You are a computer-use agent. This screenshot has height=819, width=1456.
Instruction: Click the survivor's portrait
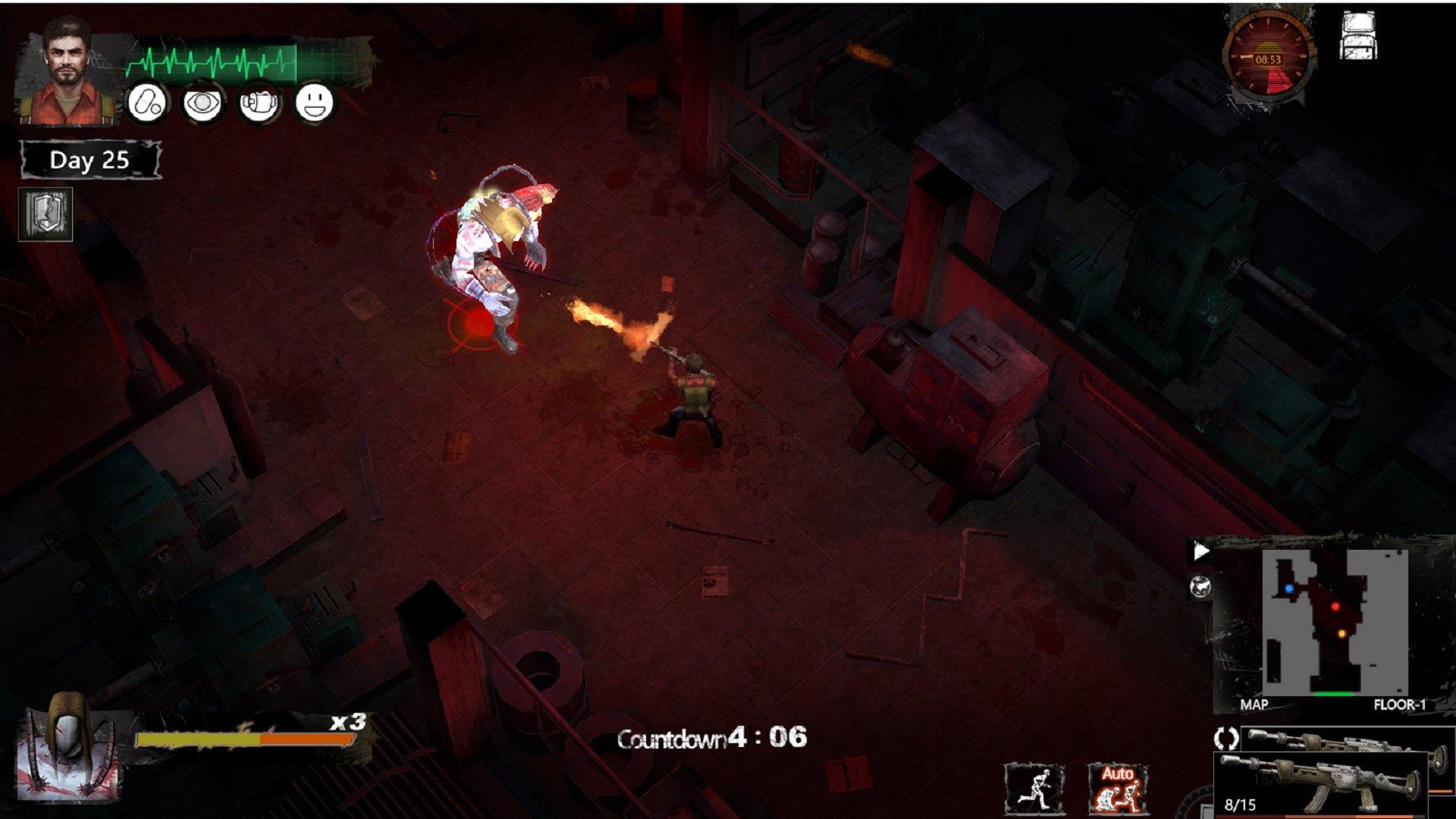(67, 71)
